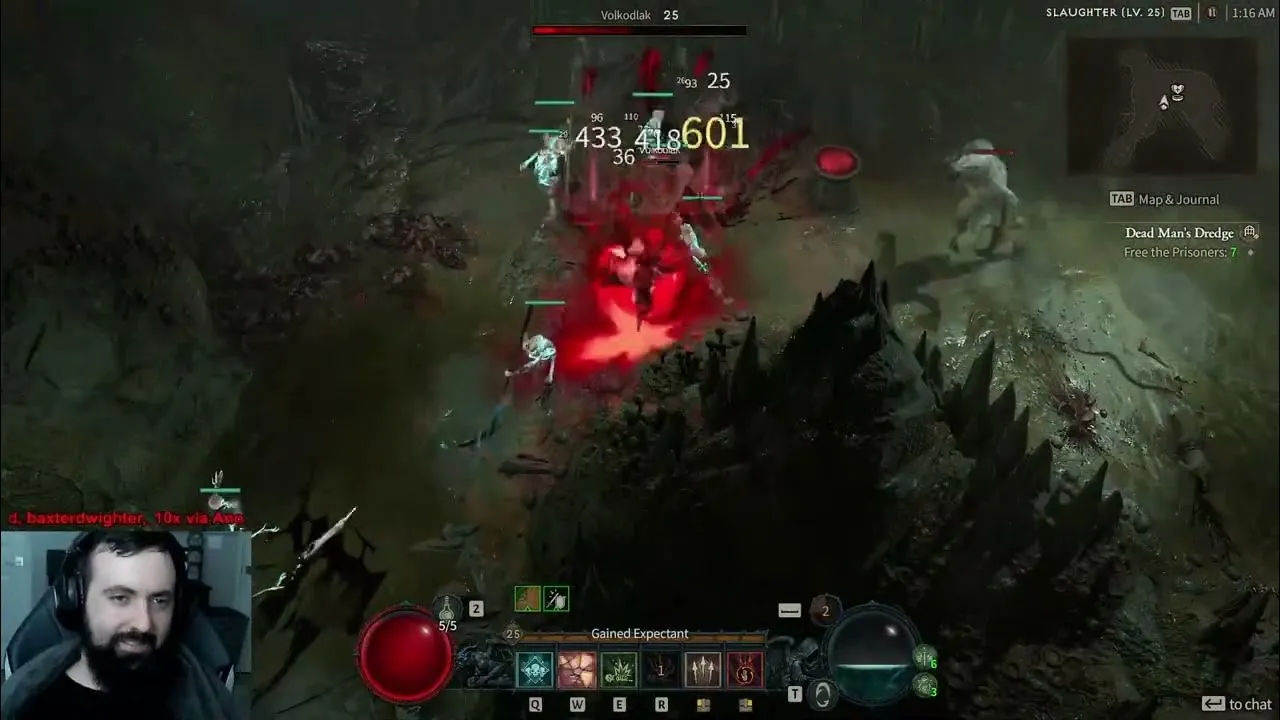The image size is (1280, 720).
Task: Use the red skill icon at bar's right end
Action: [x=745, y=670]
